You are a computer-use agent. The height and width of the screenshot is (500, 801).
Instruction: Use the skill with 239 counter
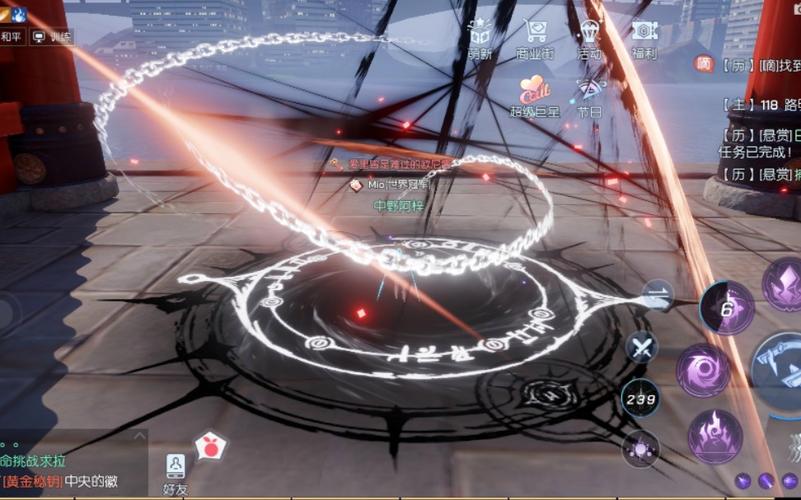click(x=640, y=397)
